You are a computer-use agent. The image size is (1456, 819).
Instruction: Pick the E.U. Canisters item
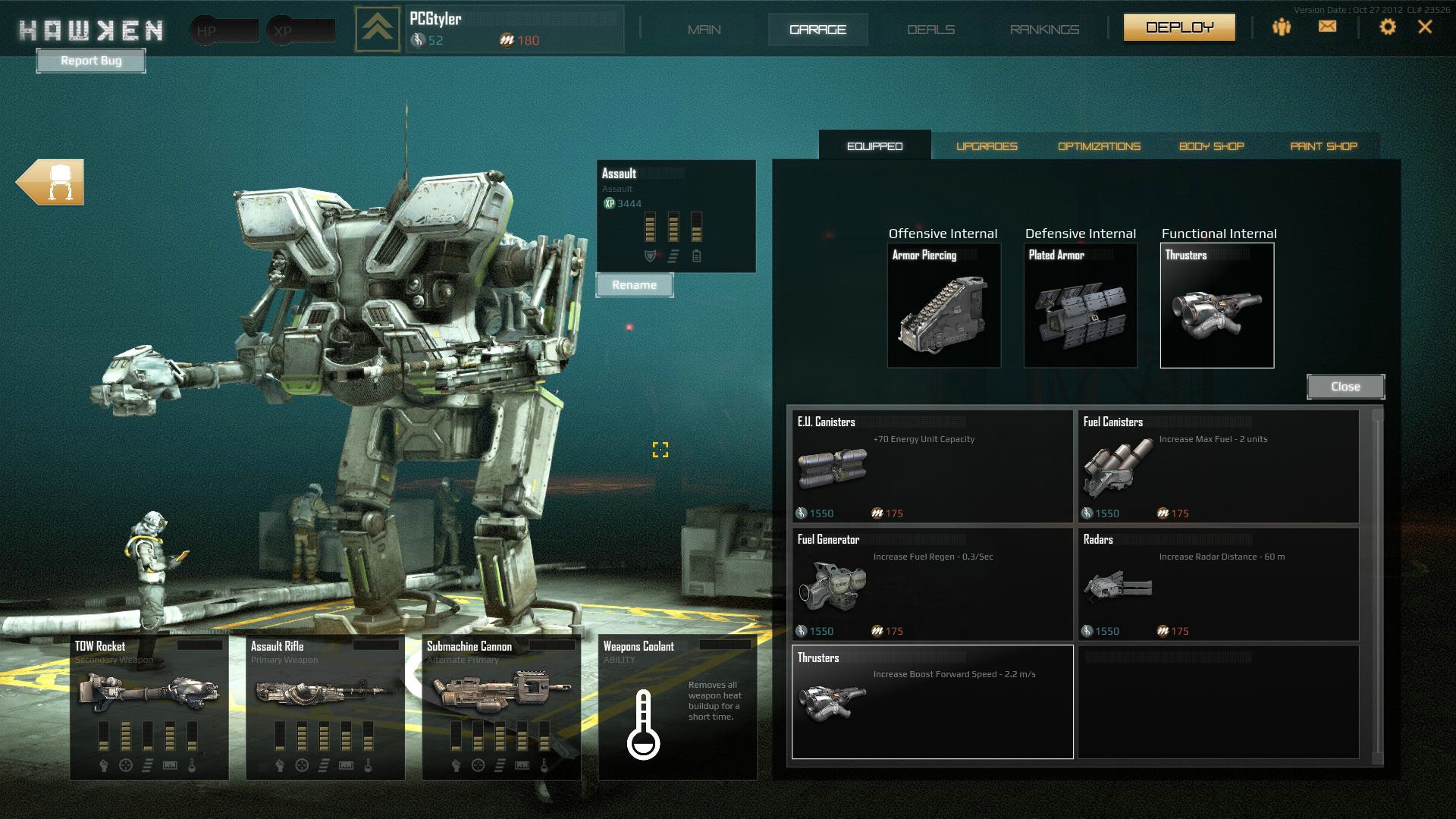(931, 466)
